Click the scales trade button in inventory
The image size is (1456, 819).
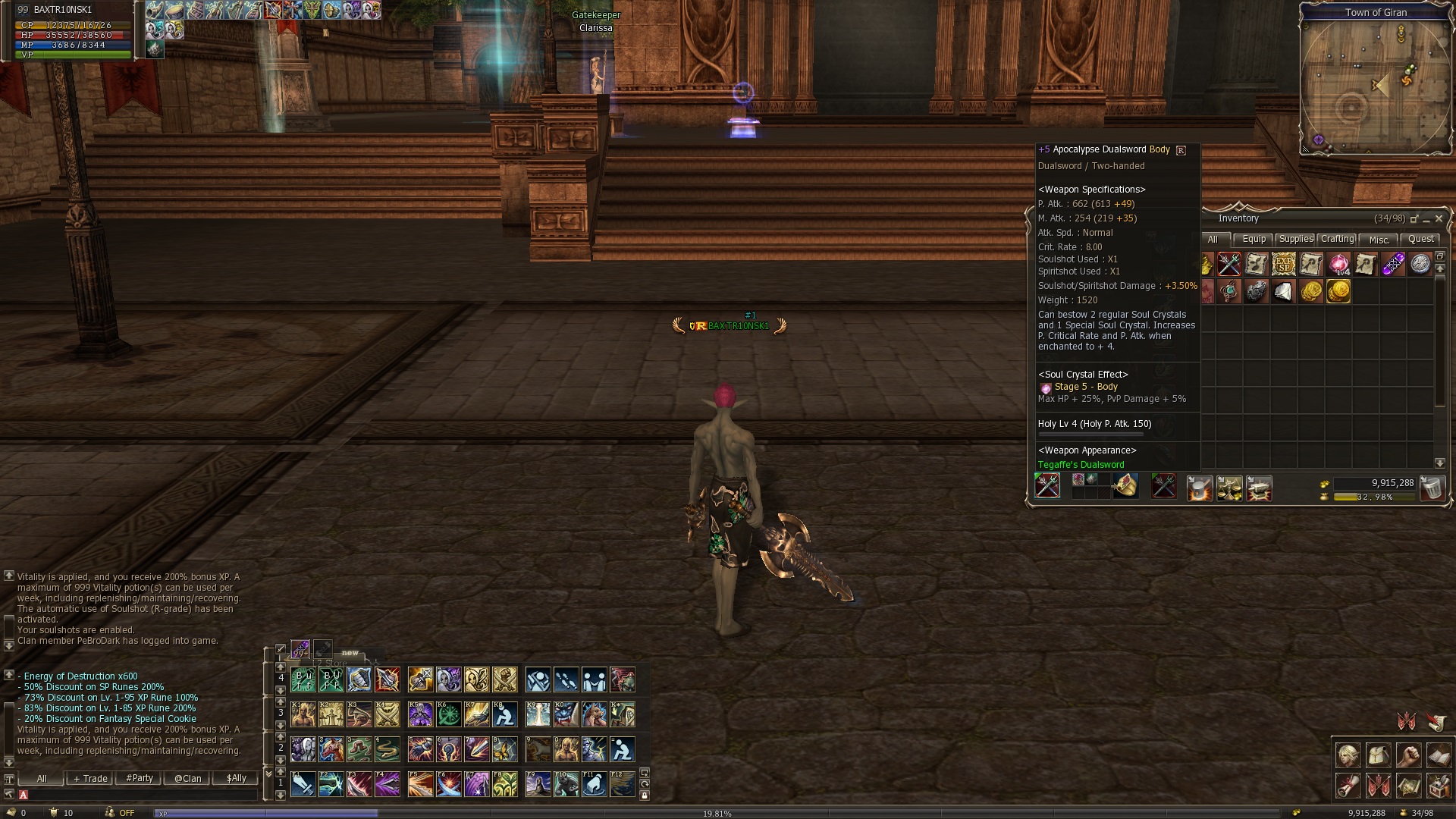point(1229,489)
